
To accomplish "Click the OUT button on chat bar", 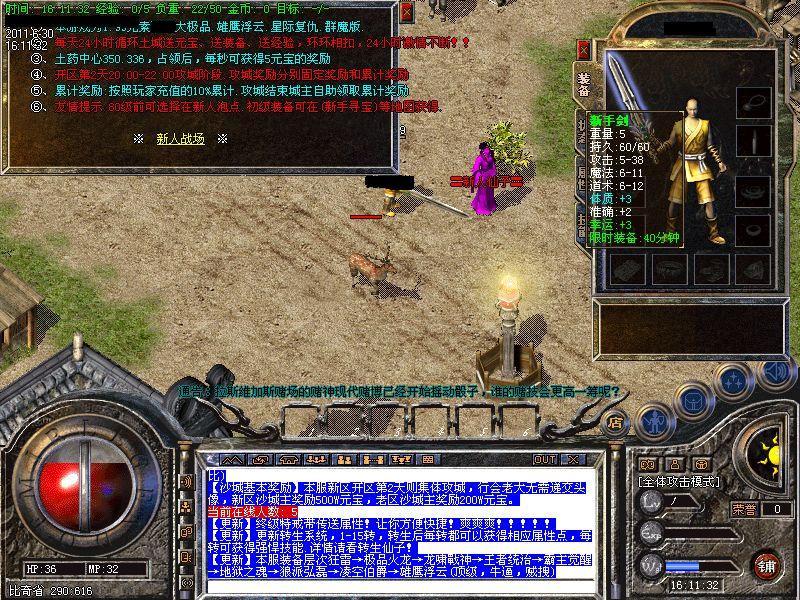I will [544, 459].
